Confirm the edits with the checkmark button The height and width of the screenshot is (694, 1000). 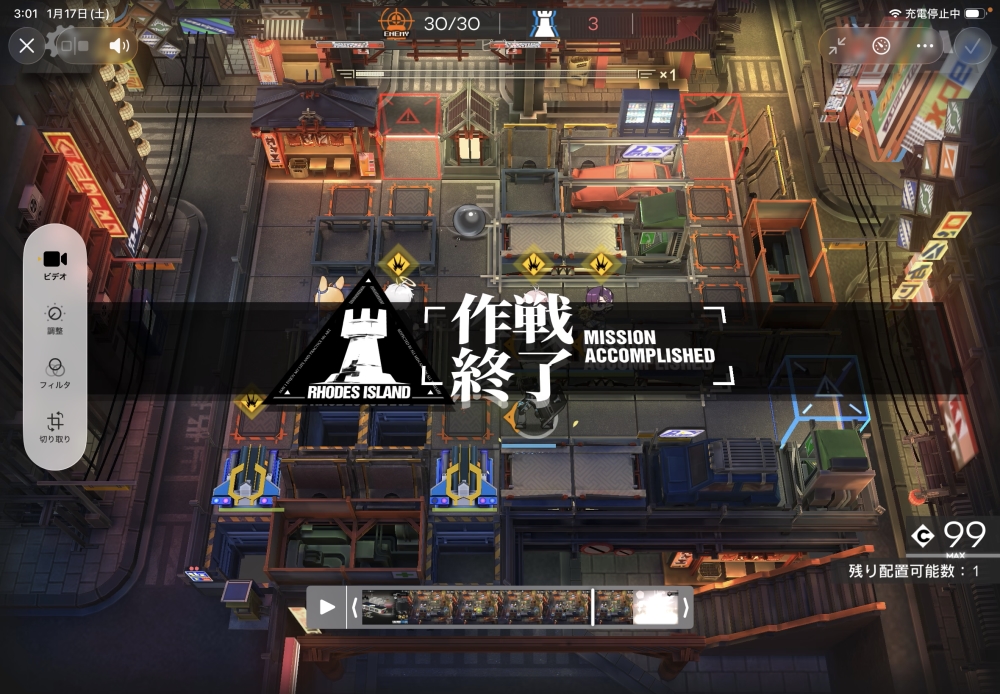pos(968,46)
